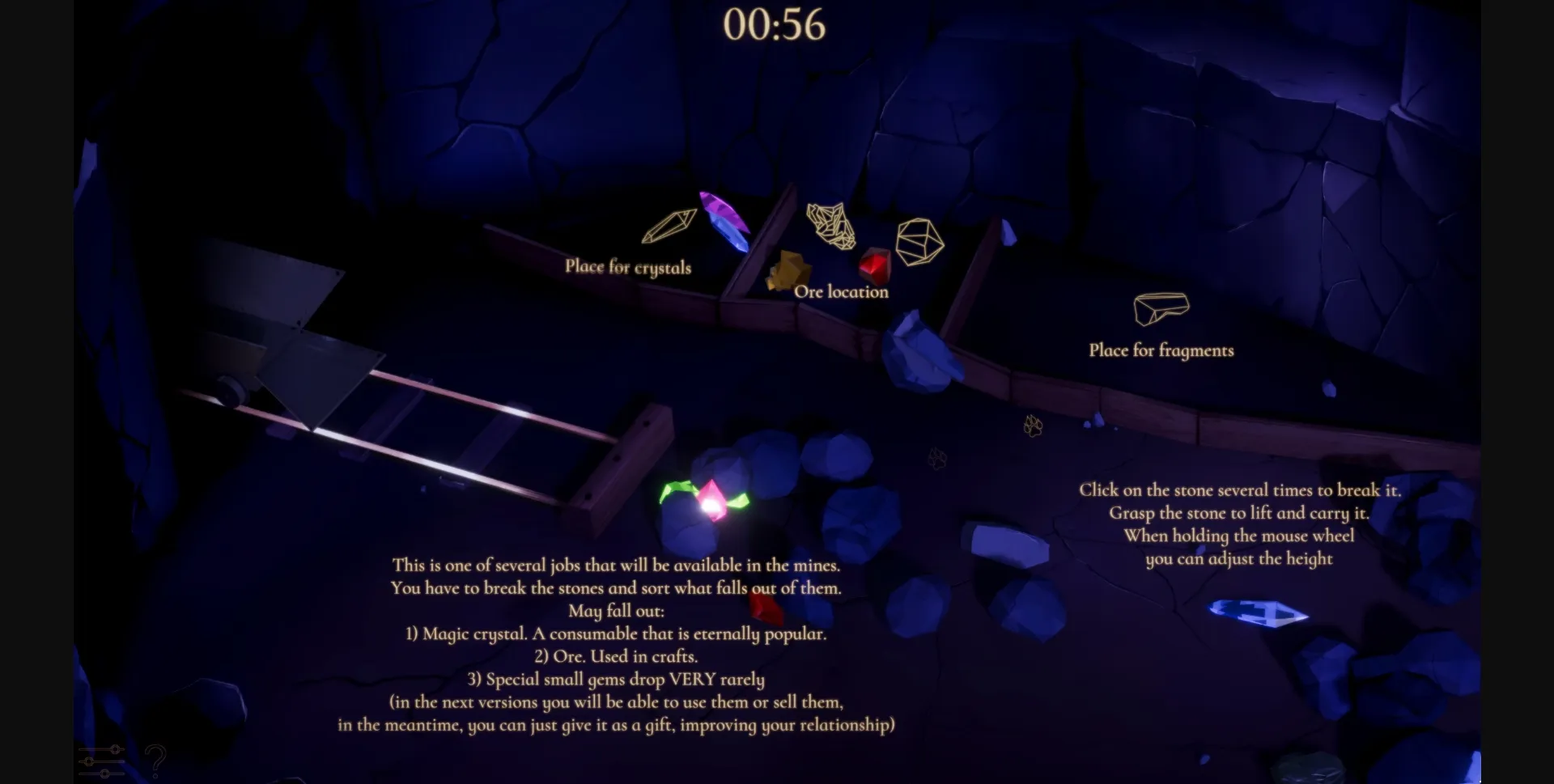Screen dimensions: 1554x784
Task: Click the 00:56 timer at the top
Action: click(775, 25)
